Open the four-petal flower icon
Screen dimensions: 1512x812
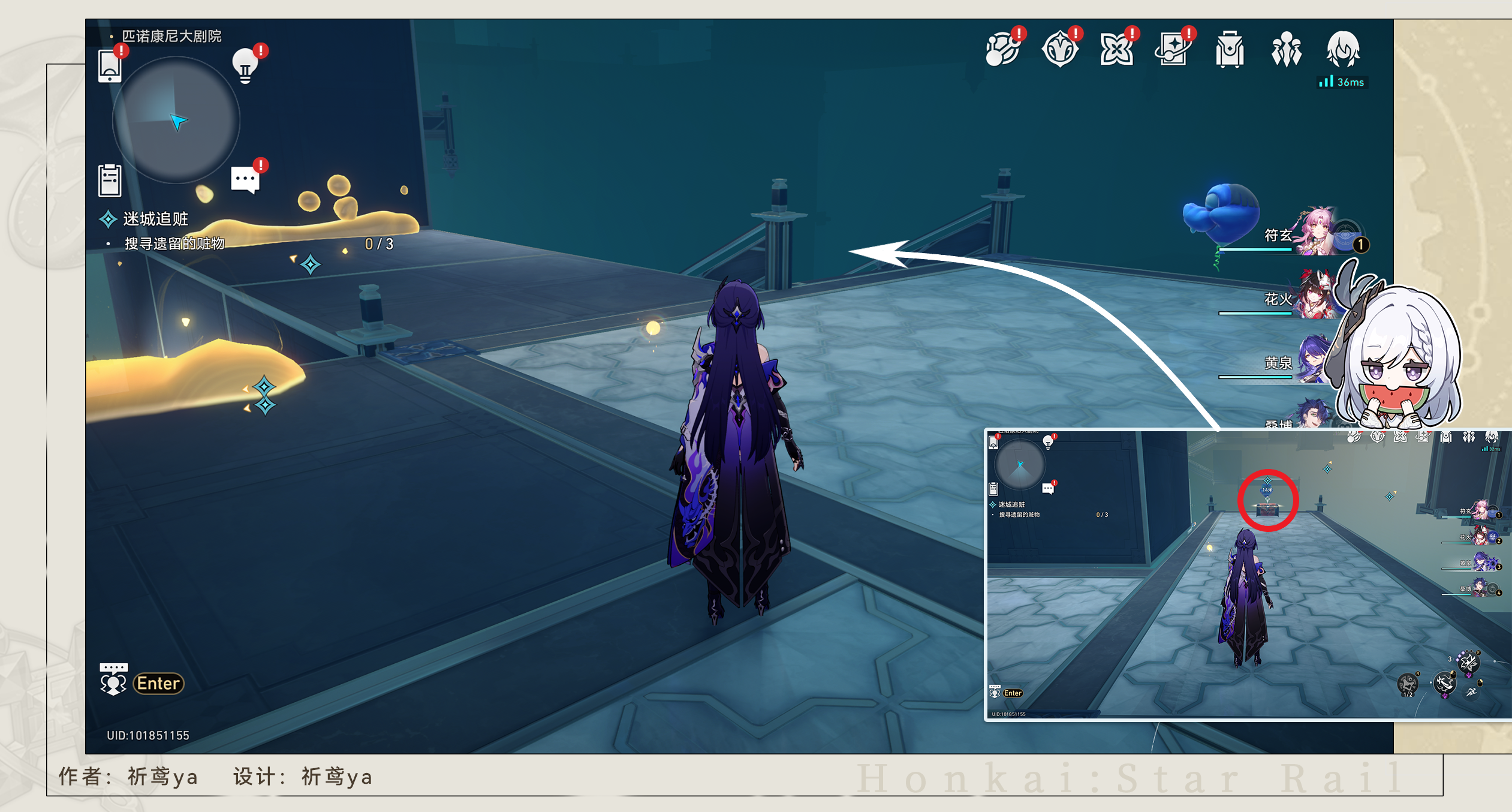1116,49
